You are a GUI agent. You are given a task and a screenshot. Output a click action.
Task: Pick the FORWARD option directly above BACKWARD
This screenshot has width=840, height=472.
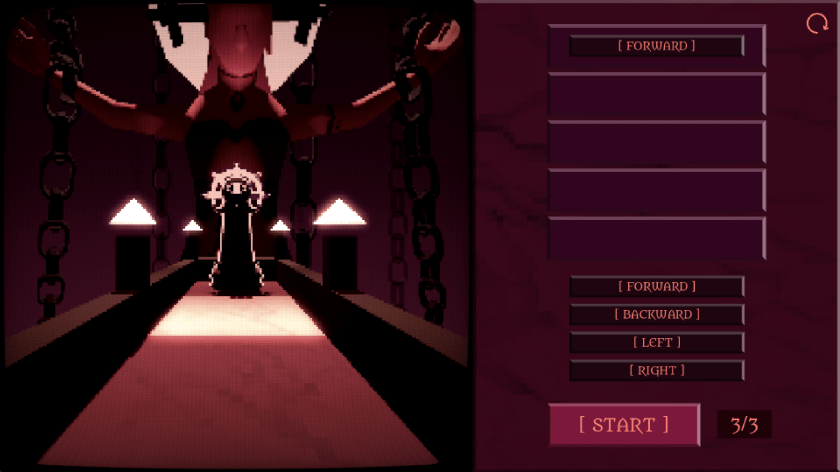coord(657,287)
